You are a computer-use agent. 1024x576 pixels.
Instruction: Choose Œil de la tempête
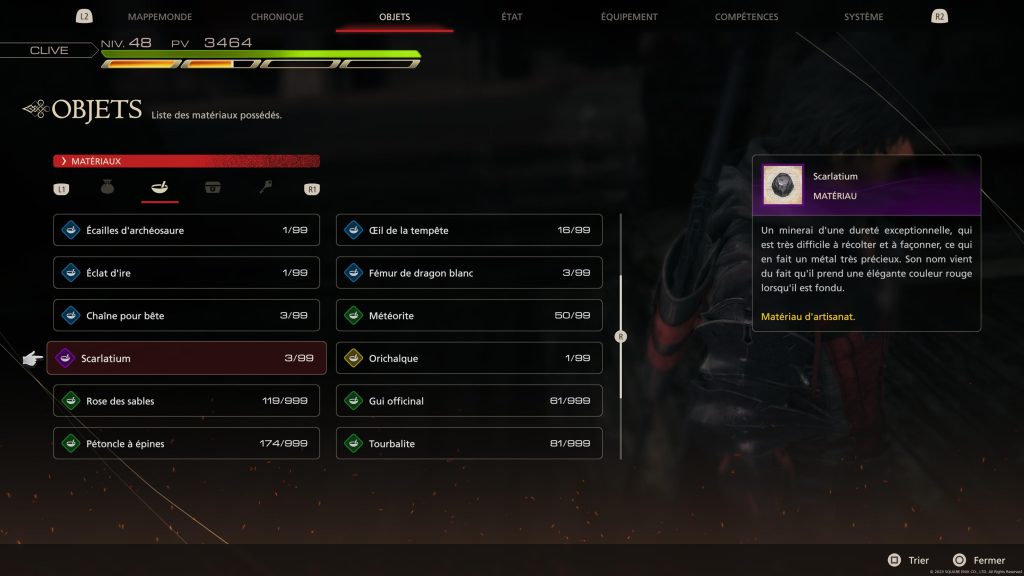pyautogui.click(x=469, y=230)
